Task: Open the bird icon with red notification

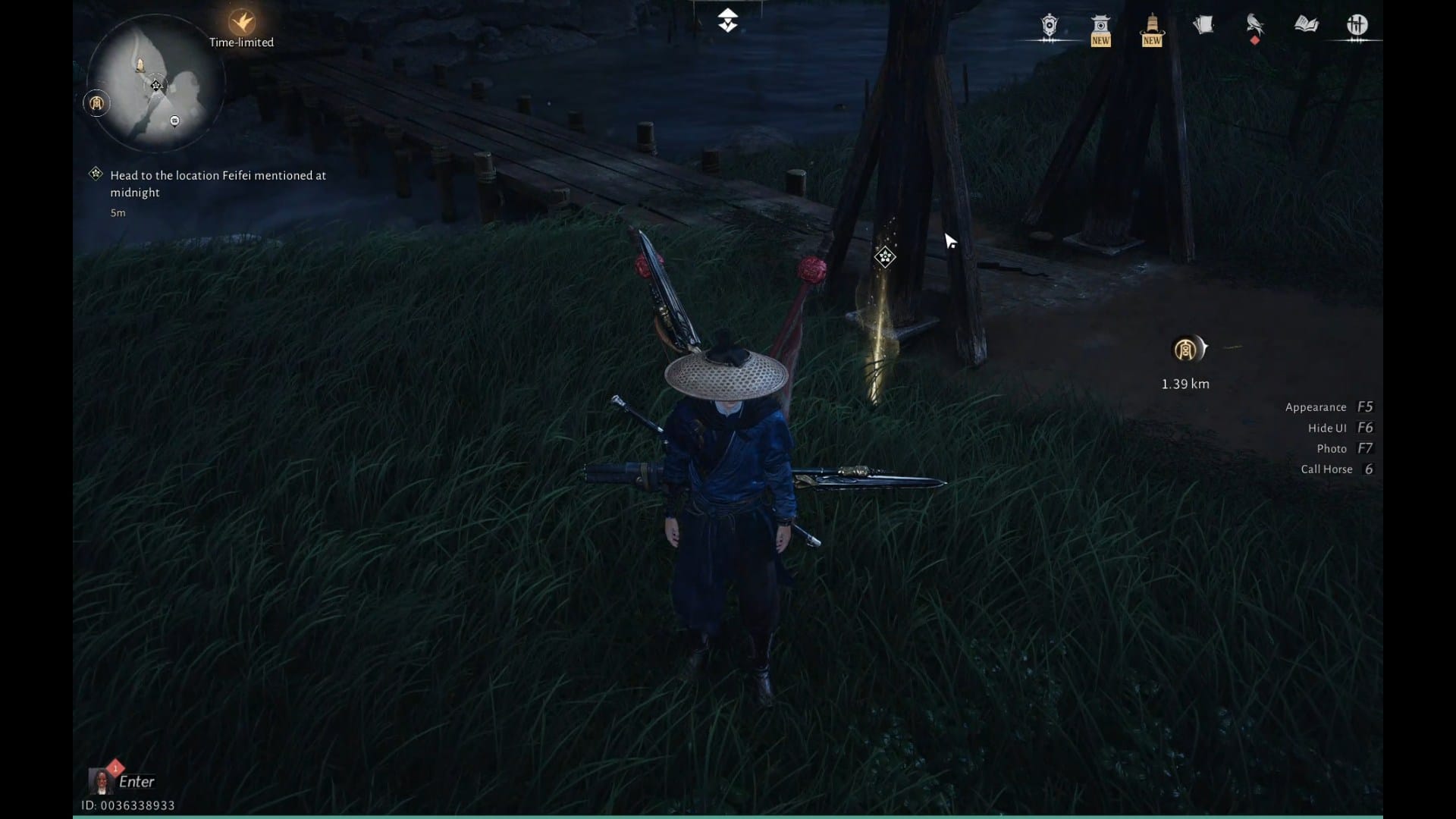Action: tap(1254, 26)
